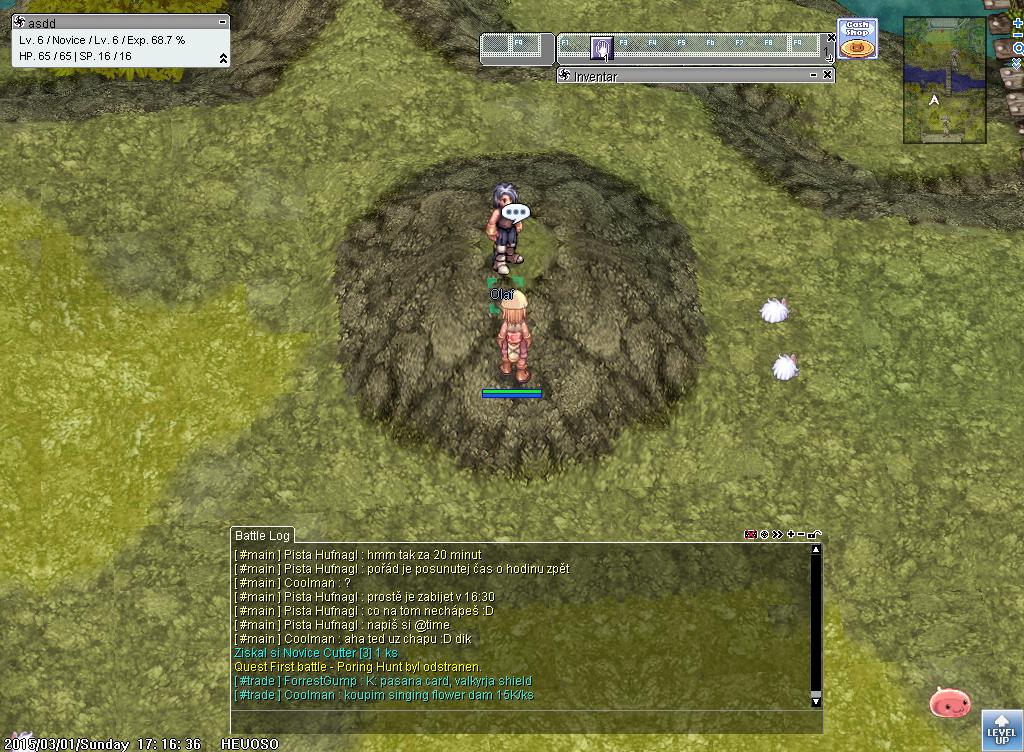Image resolution: width=1024 pixels, height=752 pixels.
Task: Close the hotkey bar
Action: tap(831, 37)
